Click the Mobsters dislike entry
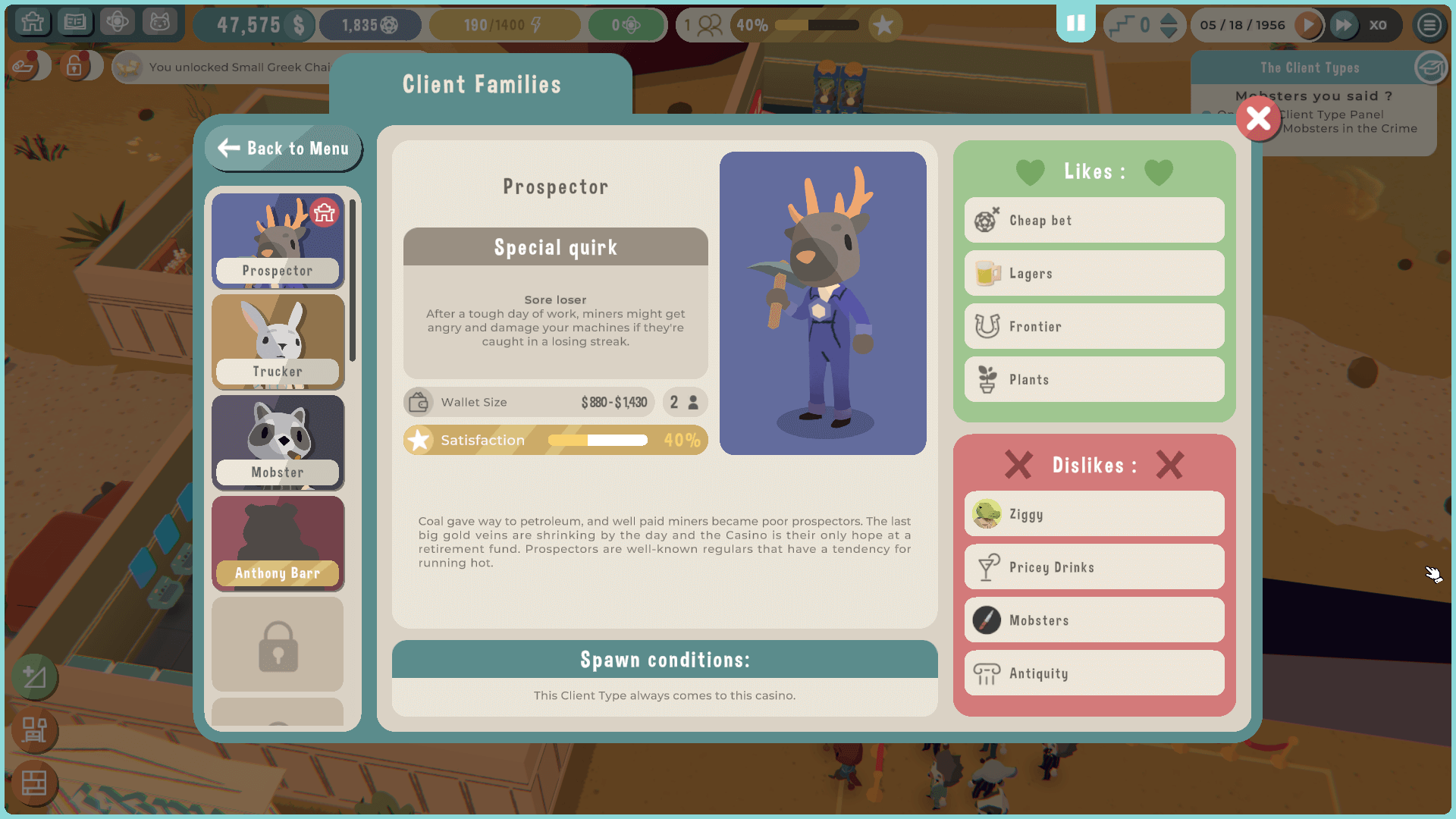This screenshot has width=1456, height=819. point(1094,620)
